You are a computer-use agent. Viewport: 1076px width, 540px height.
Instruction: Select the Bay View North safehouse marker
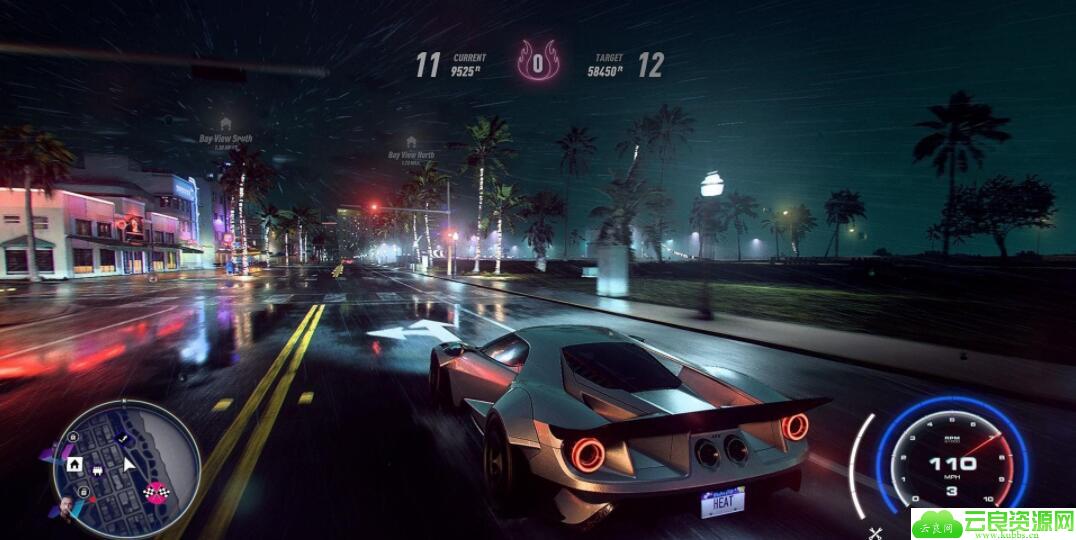coord(411,142)
